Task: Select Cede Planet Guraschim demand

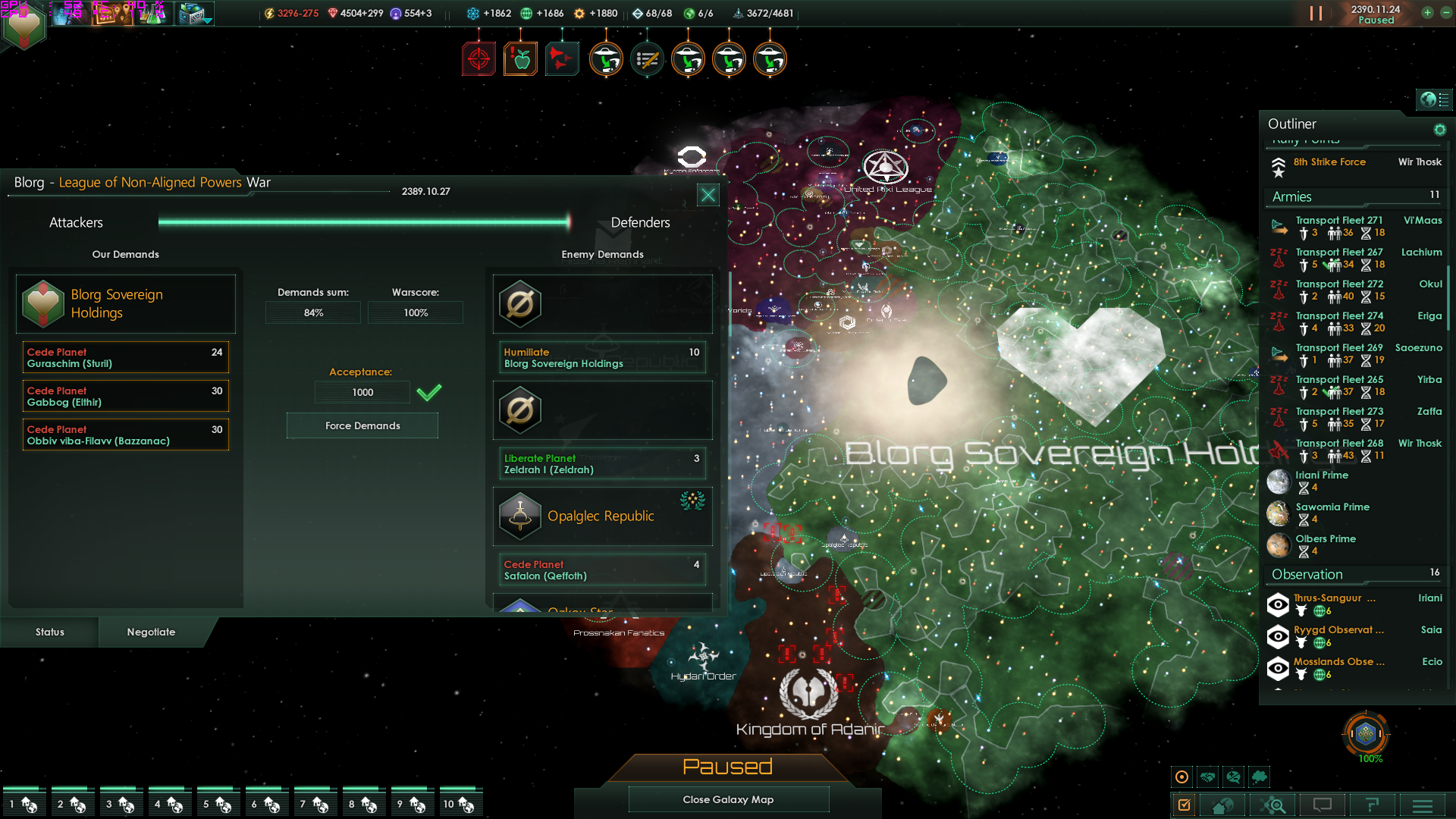Action: [x=125, y=358]
